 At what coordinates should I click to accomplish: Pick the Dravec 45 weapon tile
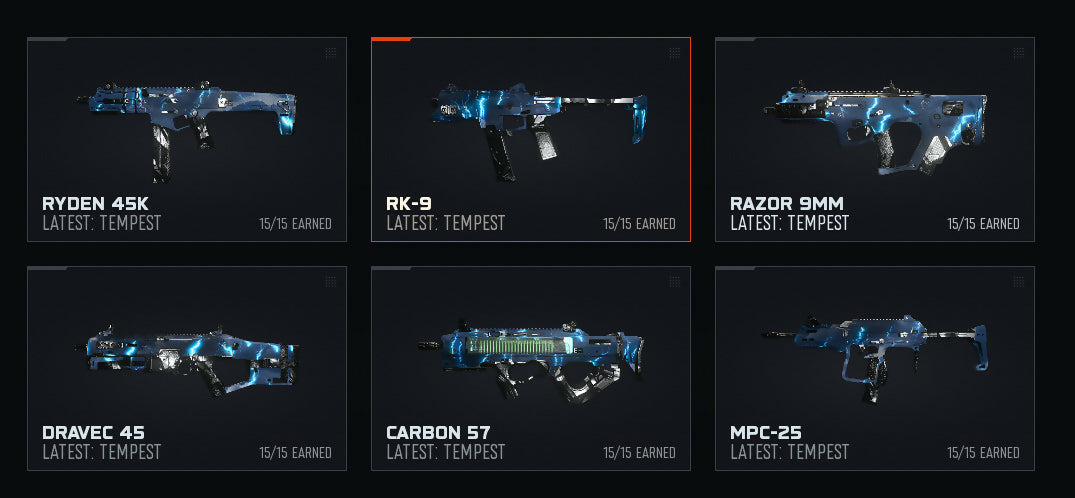click(x=187, y=368)
